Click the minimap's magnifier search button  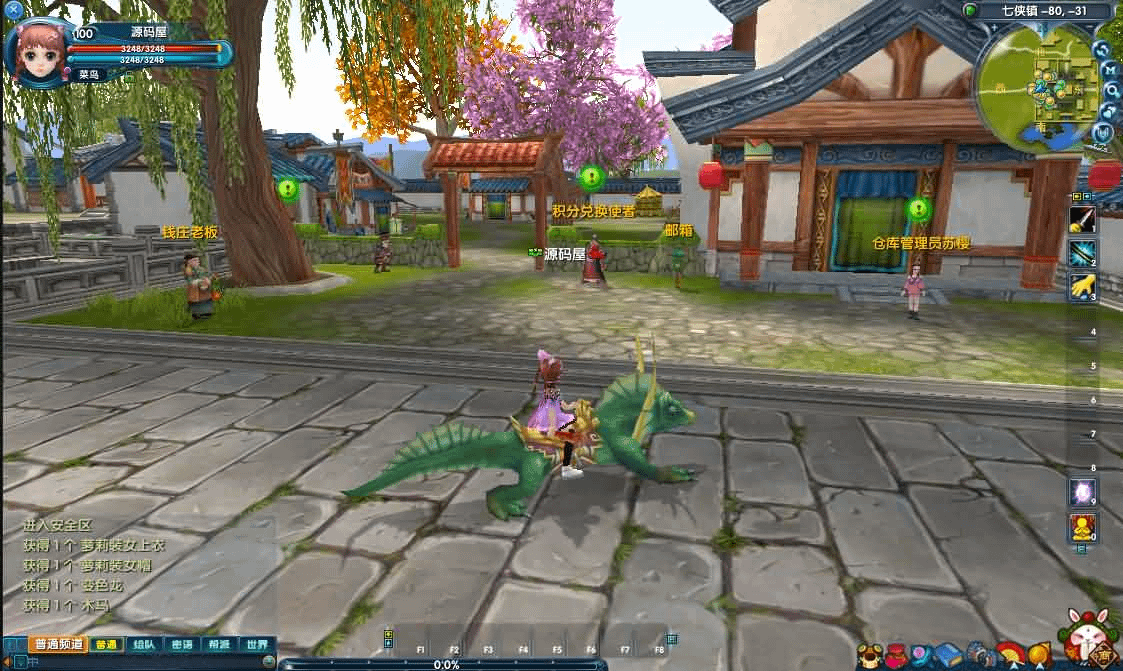(1111, 90)
